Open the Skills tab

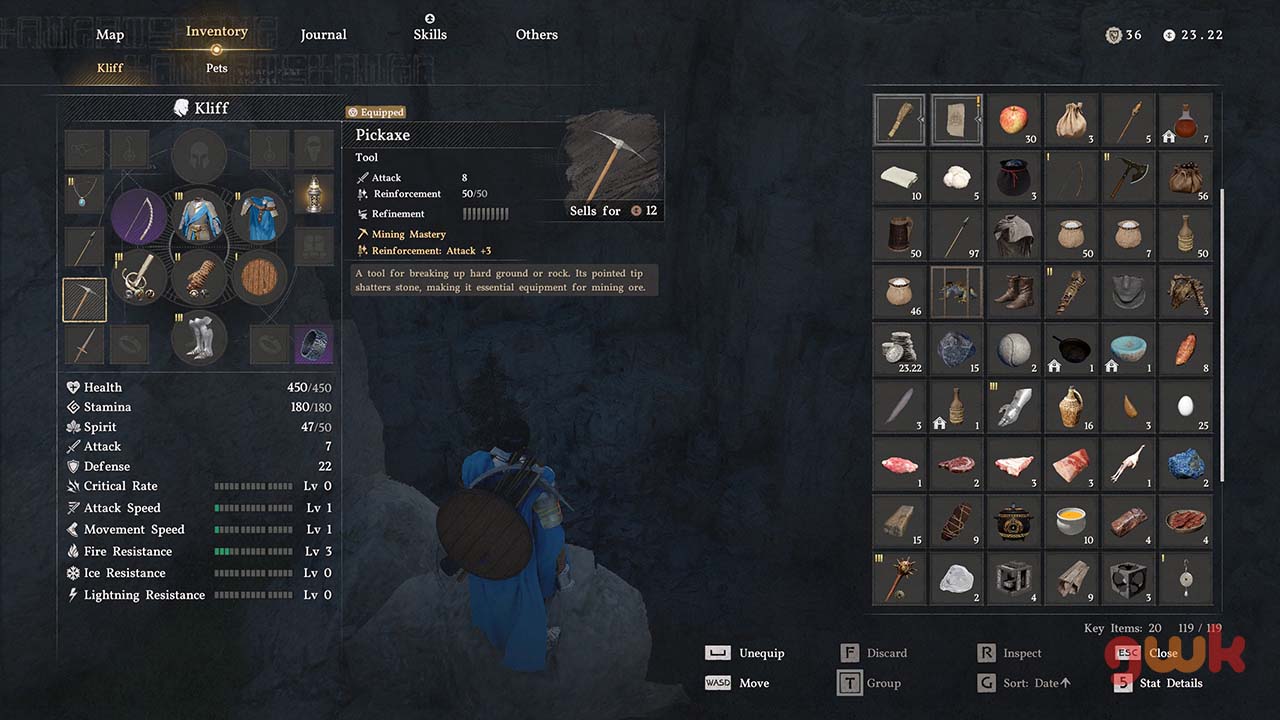coord(430,34)
